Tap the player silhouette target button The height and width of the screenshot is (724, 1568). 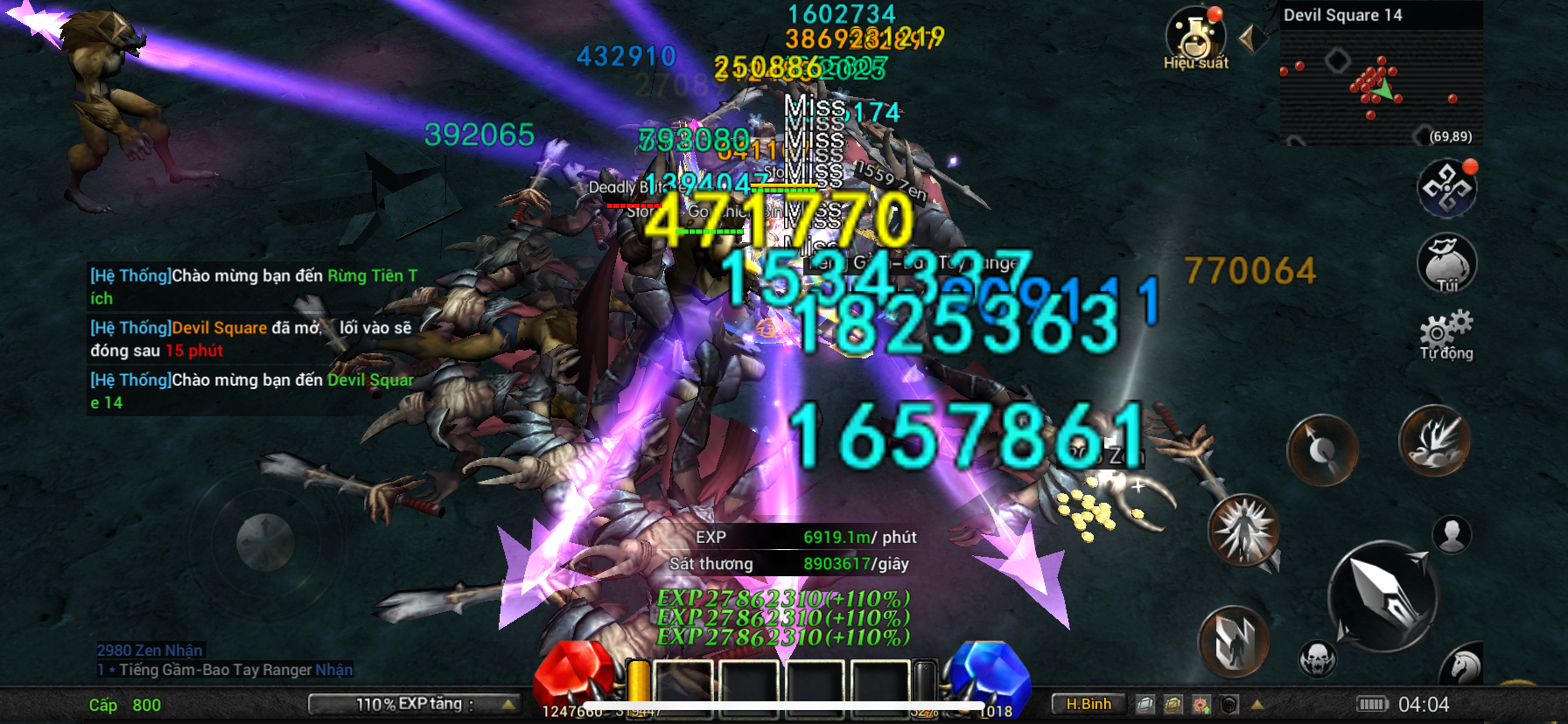(1452, 534)
